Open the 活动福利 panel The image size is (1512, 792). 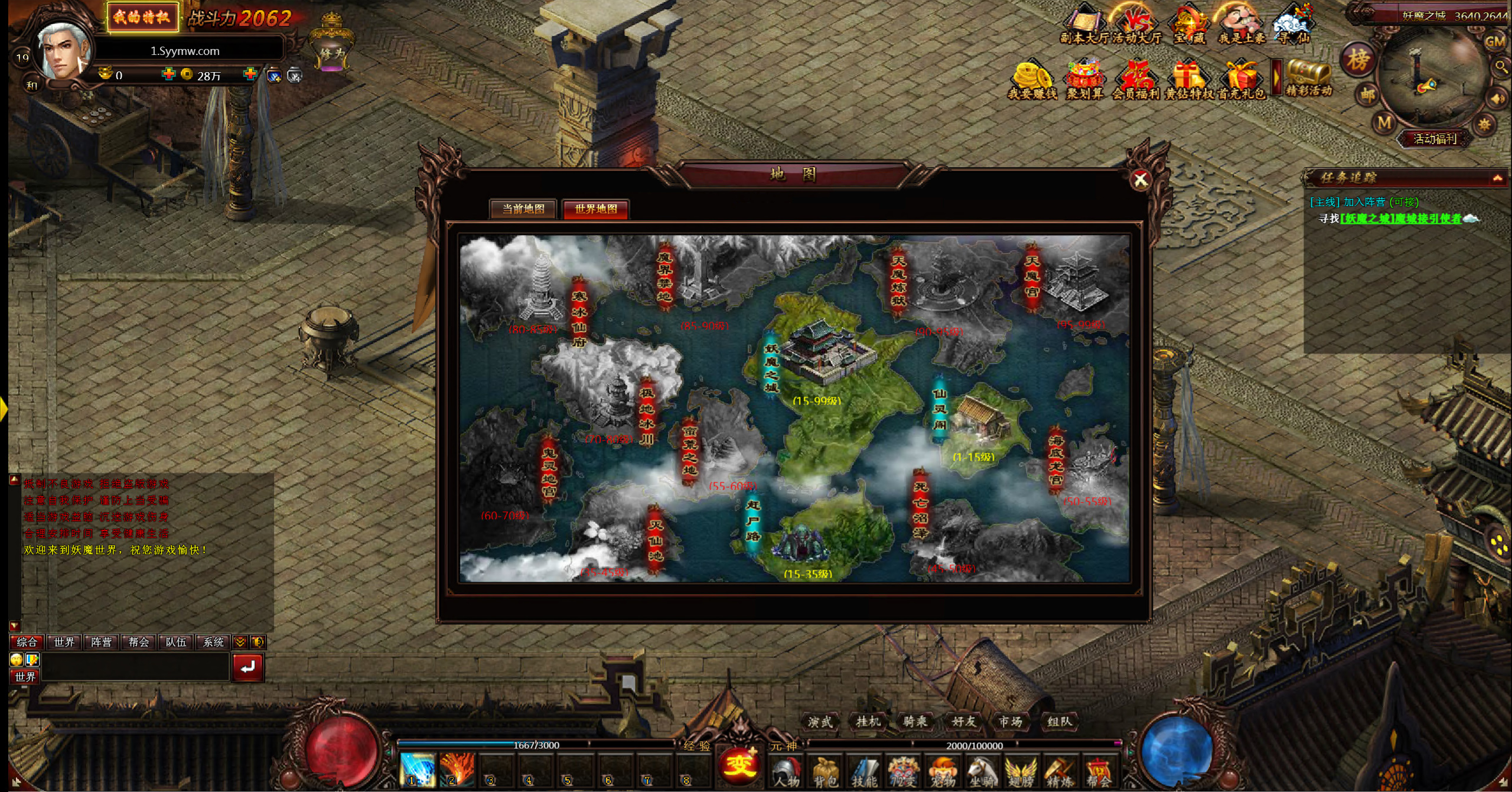[1434, 139]
